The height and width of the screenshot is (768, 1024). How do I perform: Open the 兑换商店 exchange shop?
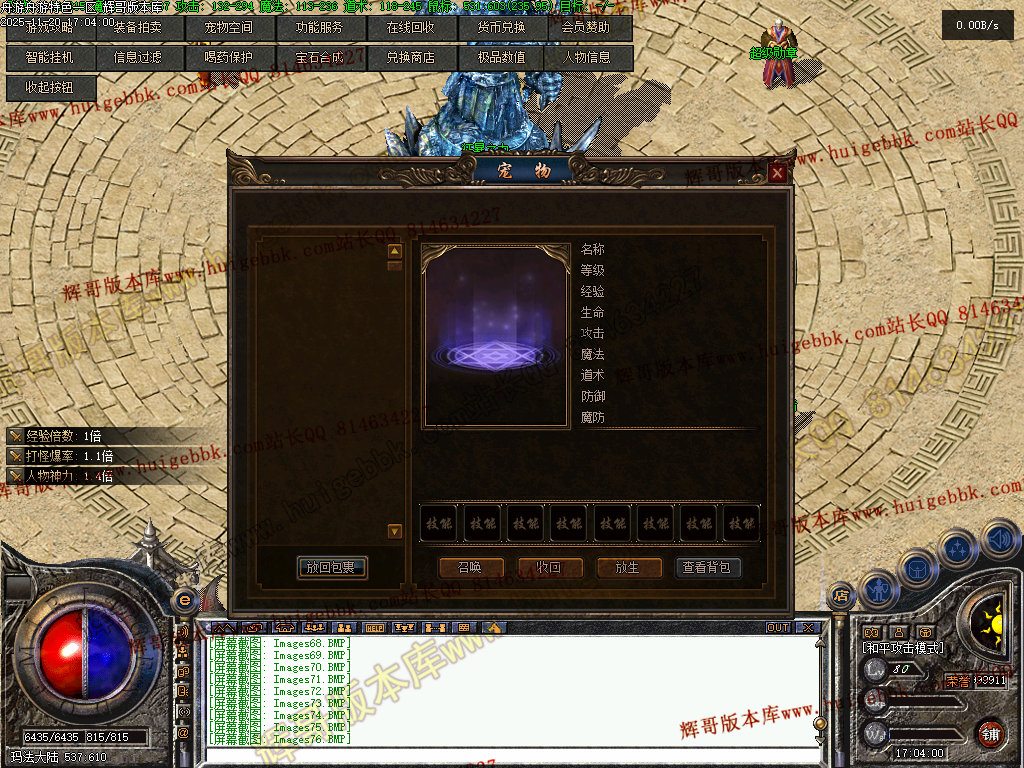point(410,58)
